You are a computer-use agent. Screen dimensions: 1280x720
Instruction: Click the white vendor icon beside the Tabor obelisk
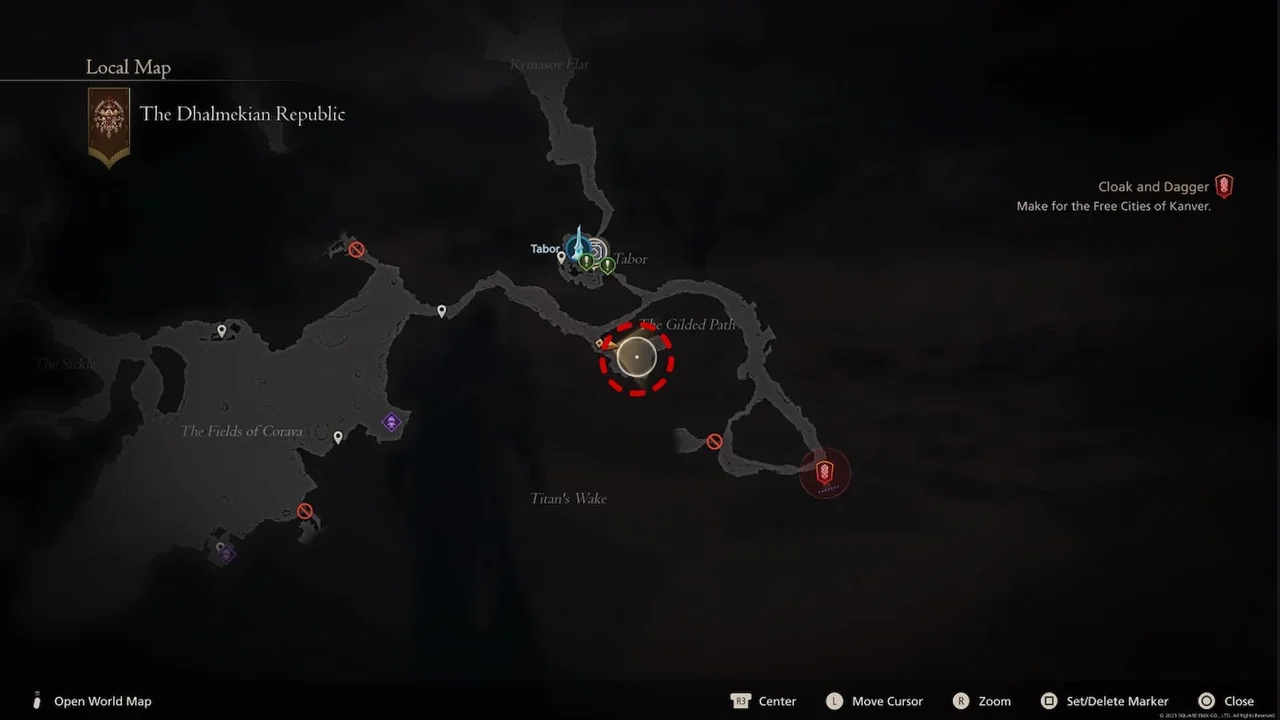598,248
